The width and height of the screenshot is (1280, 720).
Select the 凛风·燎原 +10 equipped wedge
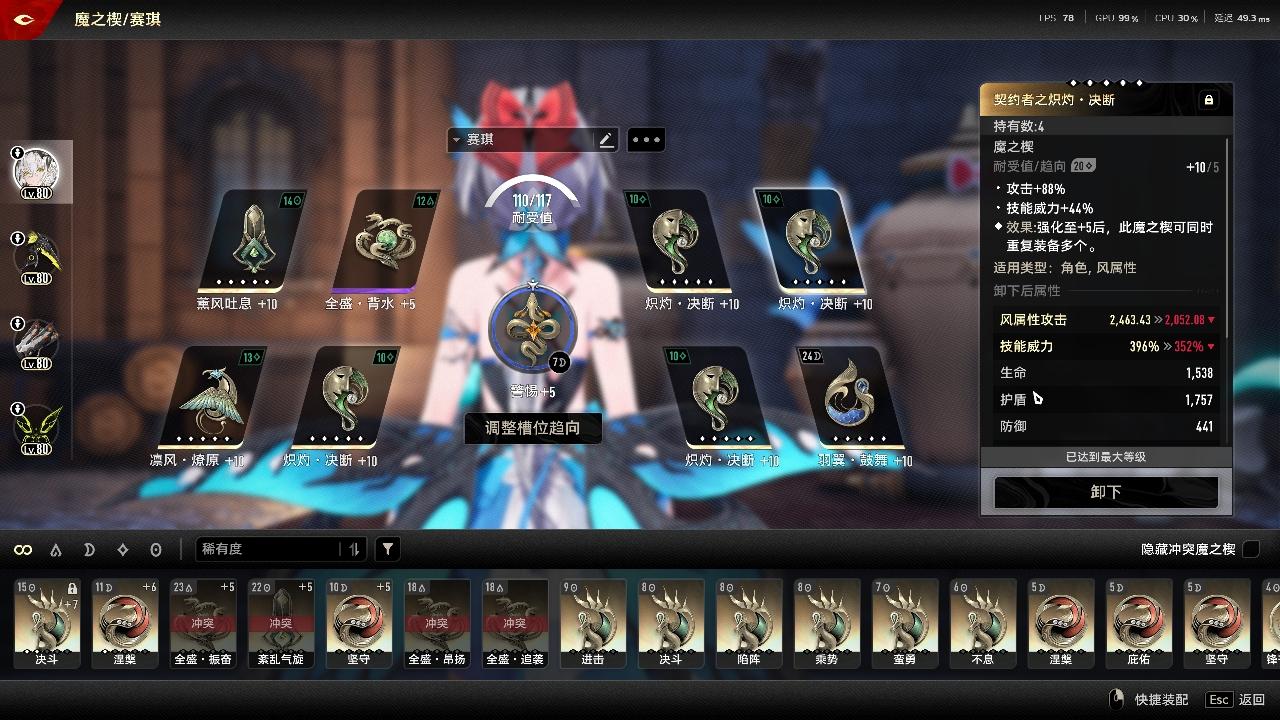click(x=212, y=398)
